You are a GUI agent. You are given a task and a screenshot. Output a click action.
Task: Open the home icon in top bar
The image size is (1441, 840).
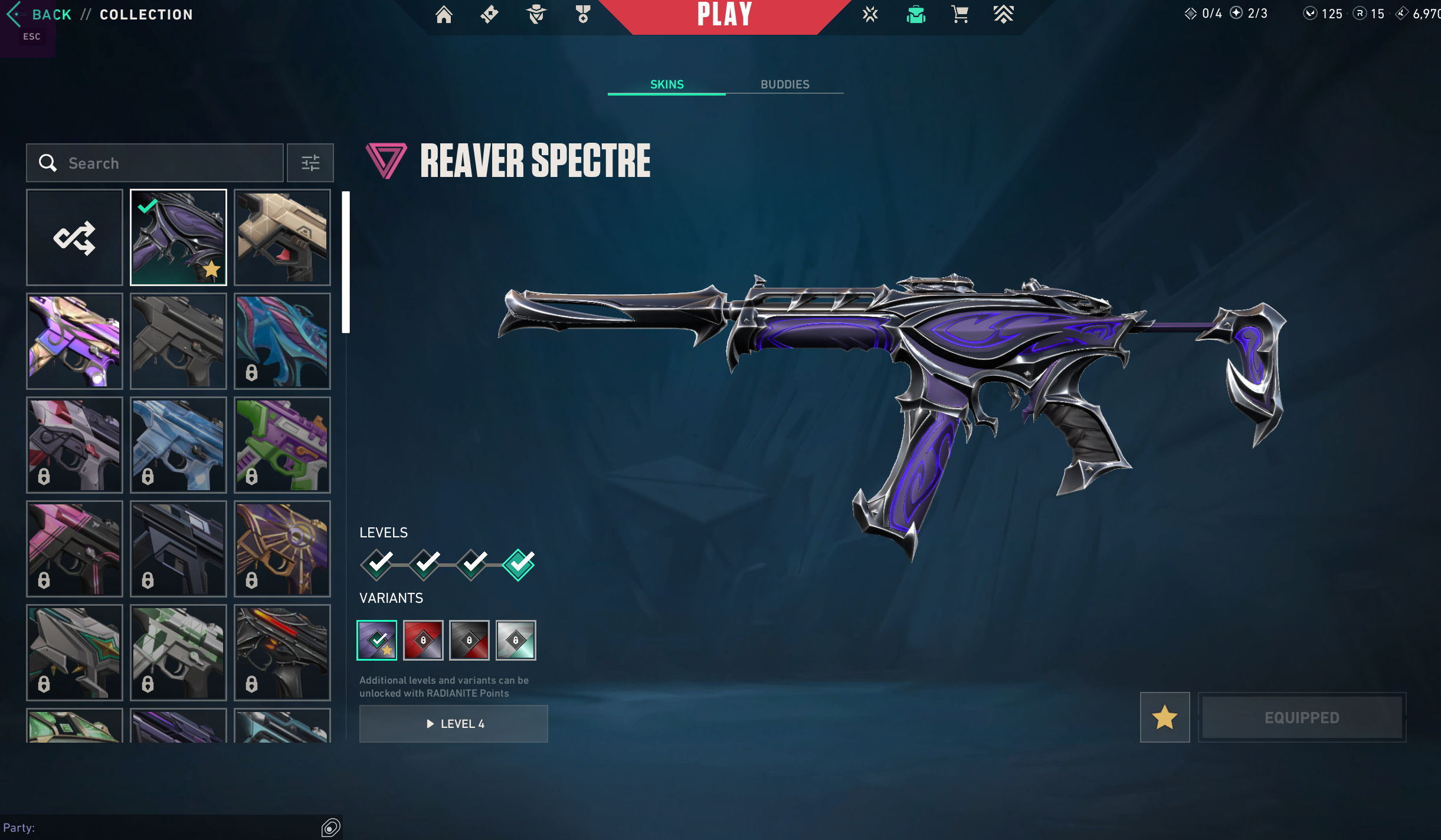(x=444, y=14)
